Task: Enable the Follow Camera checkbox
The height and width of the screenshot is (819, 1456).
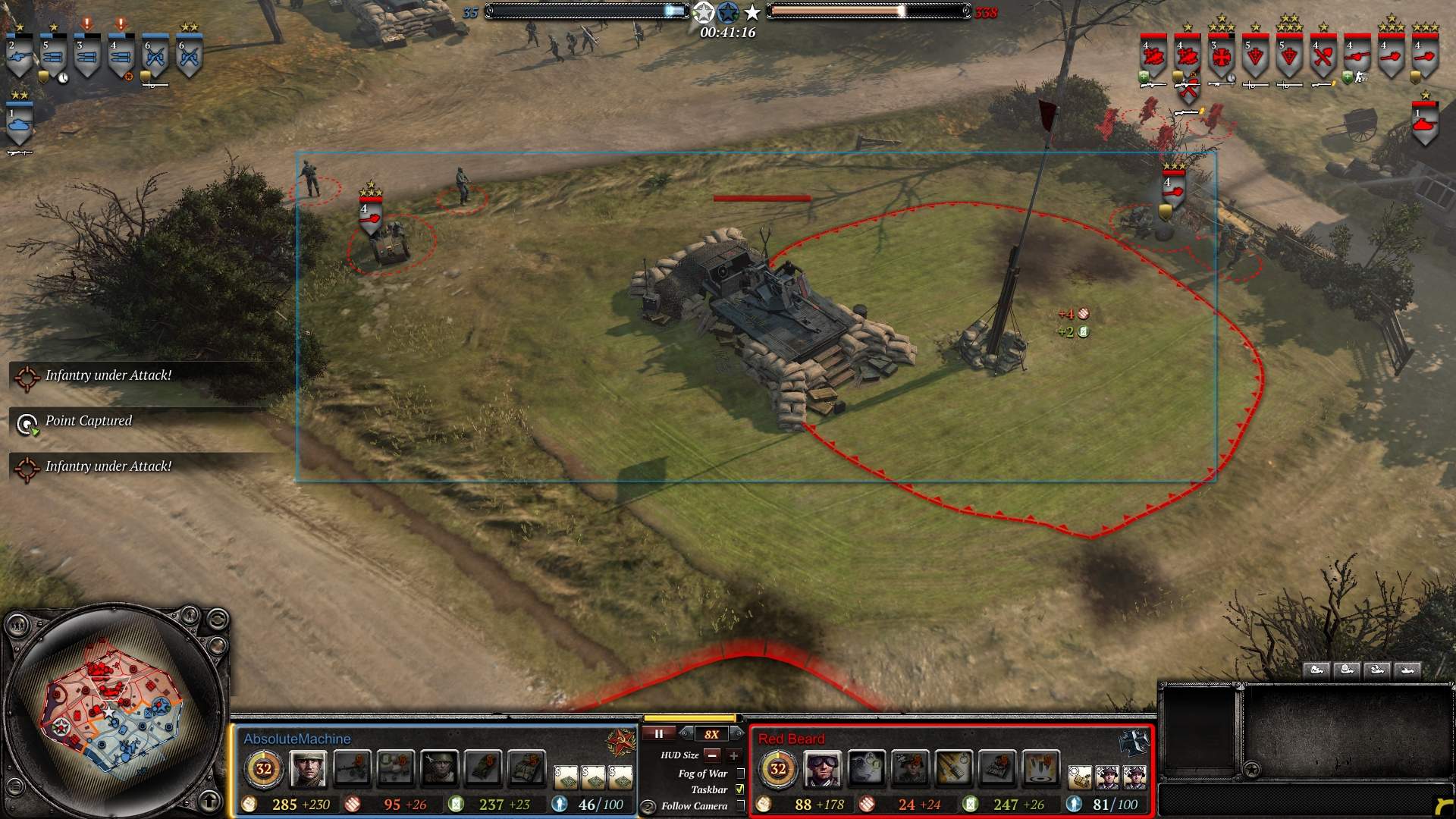Action: click(741, 806)
